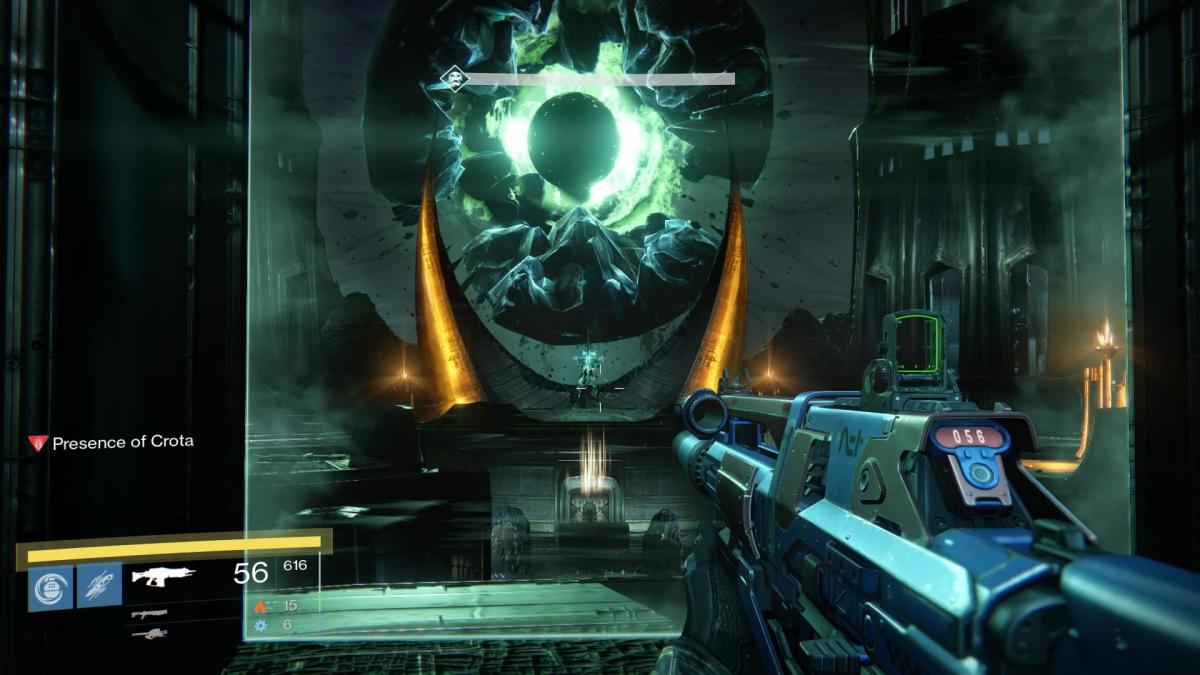Switch to the special weapon icon
The image size is (1200, 675).
[x=149, y=613]
